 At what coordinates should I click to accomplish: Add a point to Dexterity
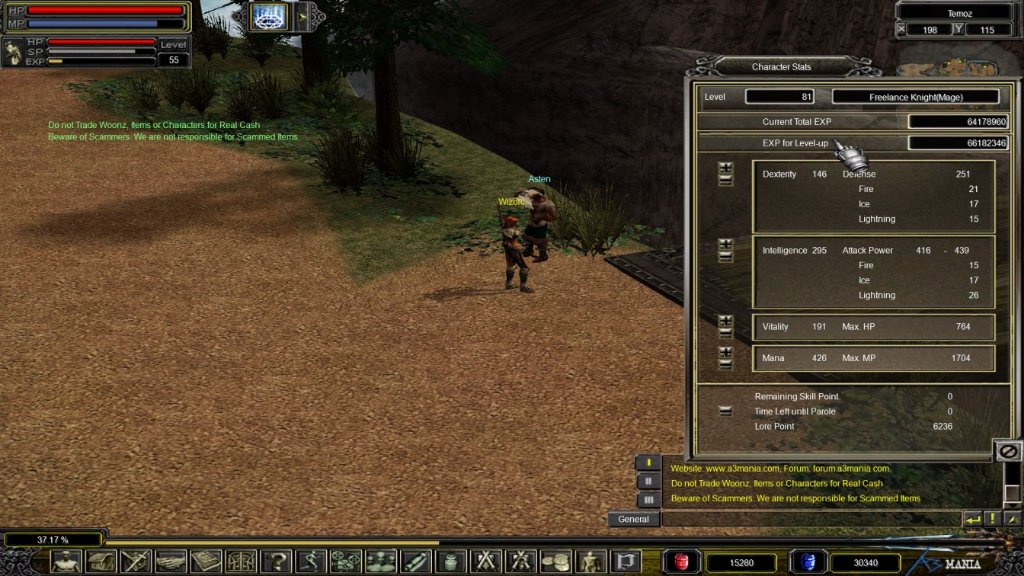point(726,168)
